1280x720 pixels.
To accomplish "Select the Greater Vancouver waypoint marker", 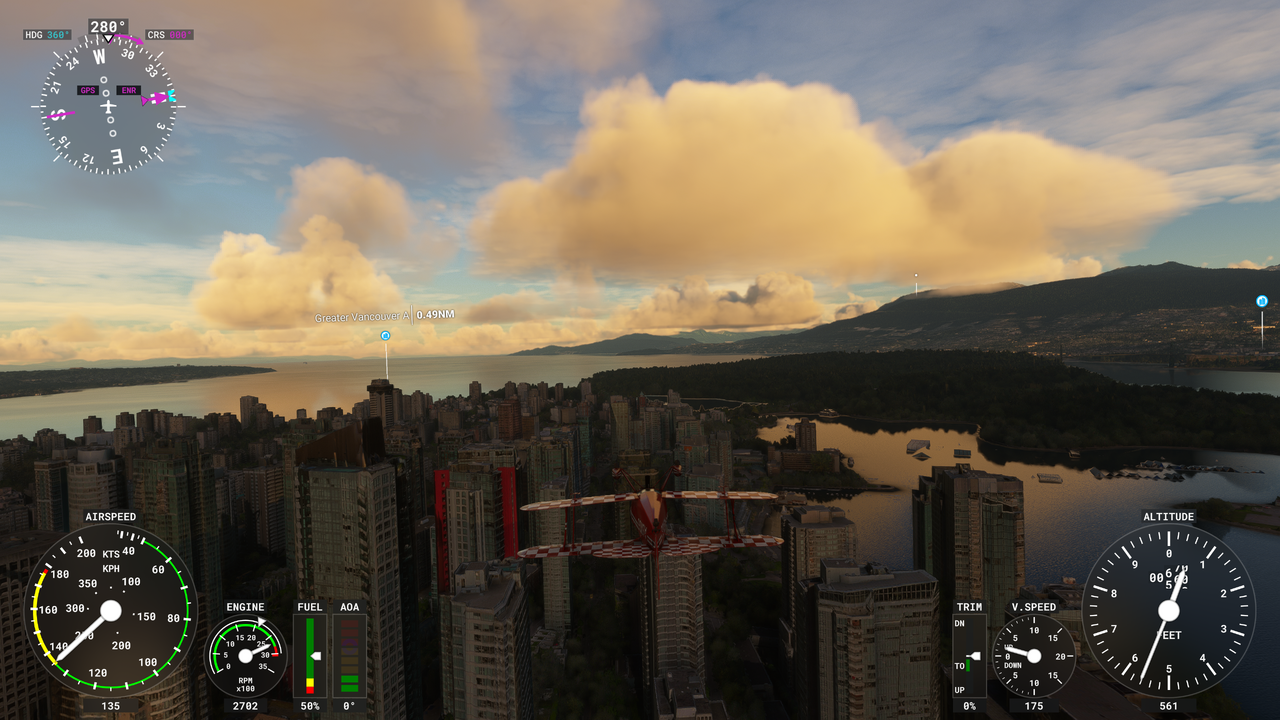I will click(x=385, y=335).
